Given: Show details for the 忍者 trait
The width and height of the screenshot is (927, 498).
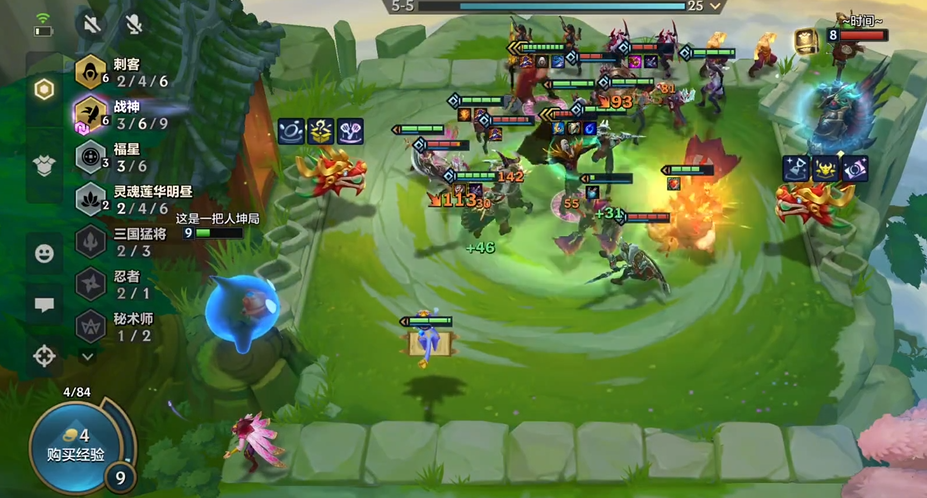Looking at the screenshot, I should [x=120, y=284].
